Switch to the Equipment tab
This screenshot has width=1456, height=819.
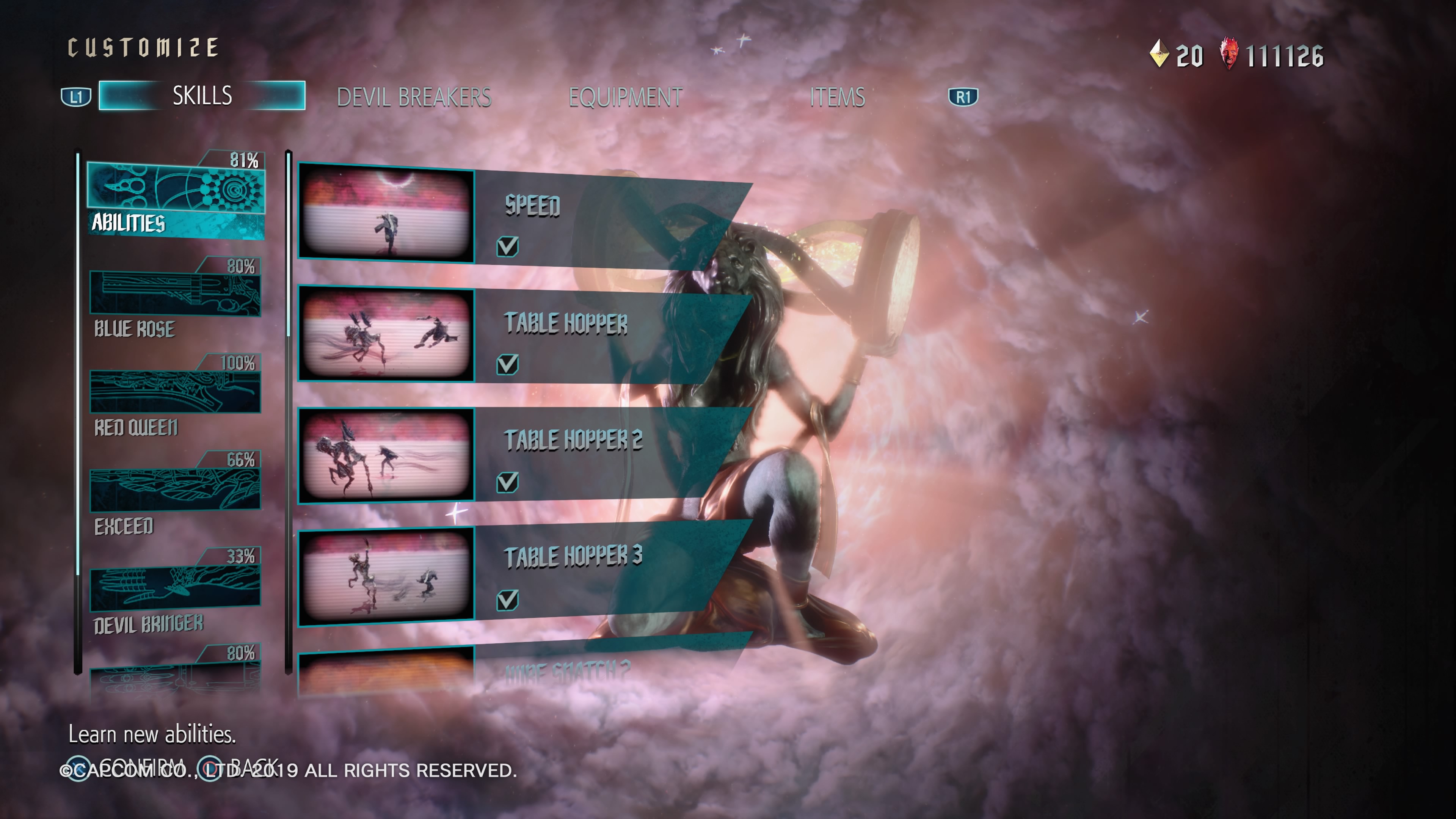pos(625,97)
